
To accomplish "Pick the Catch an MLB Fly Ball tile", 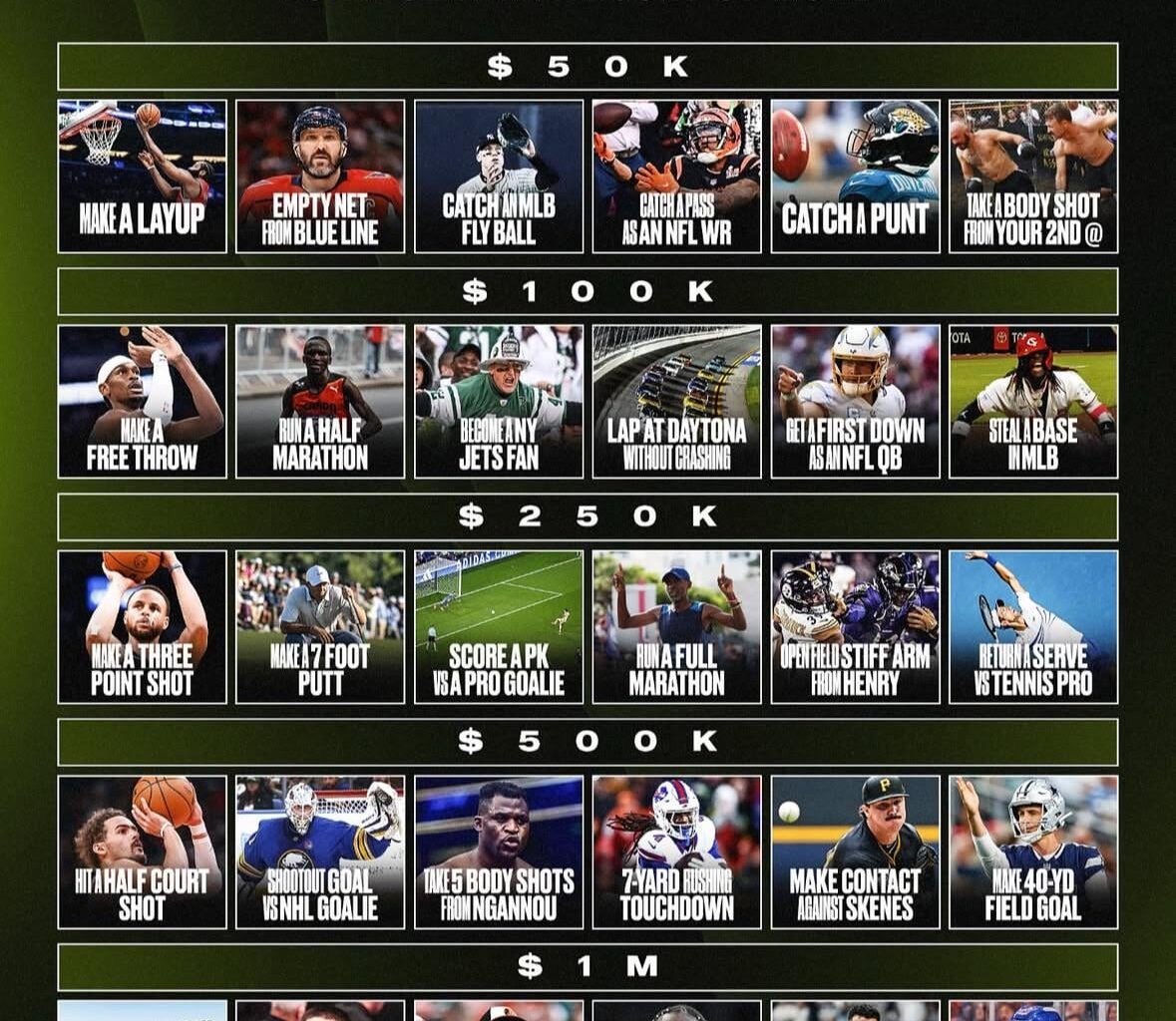I will click(x=499, y=176).
